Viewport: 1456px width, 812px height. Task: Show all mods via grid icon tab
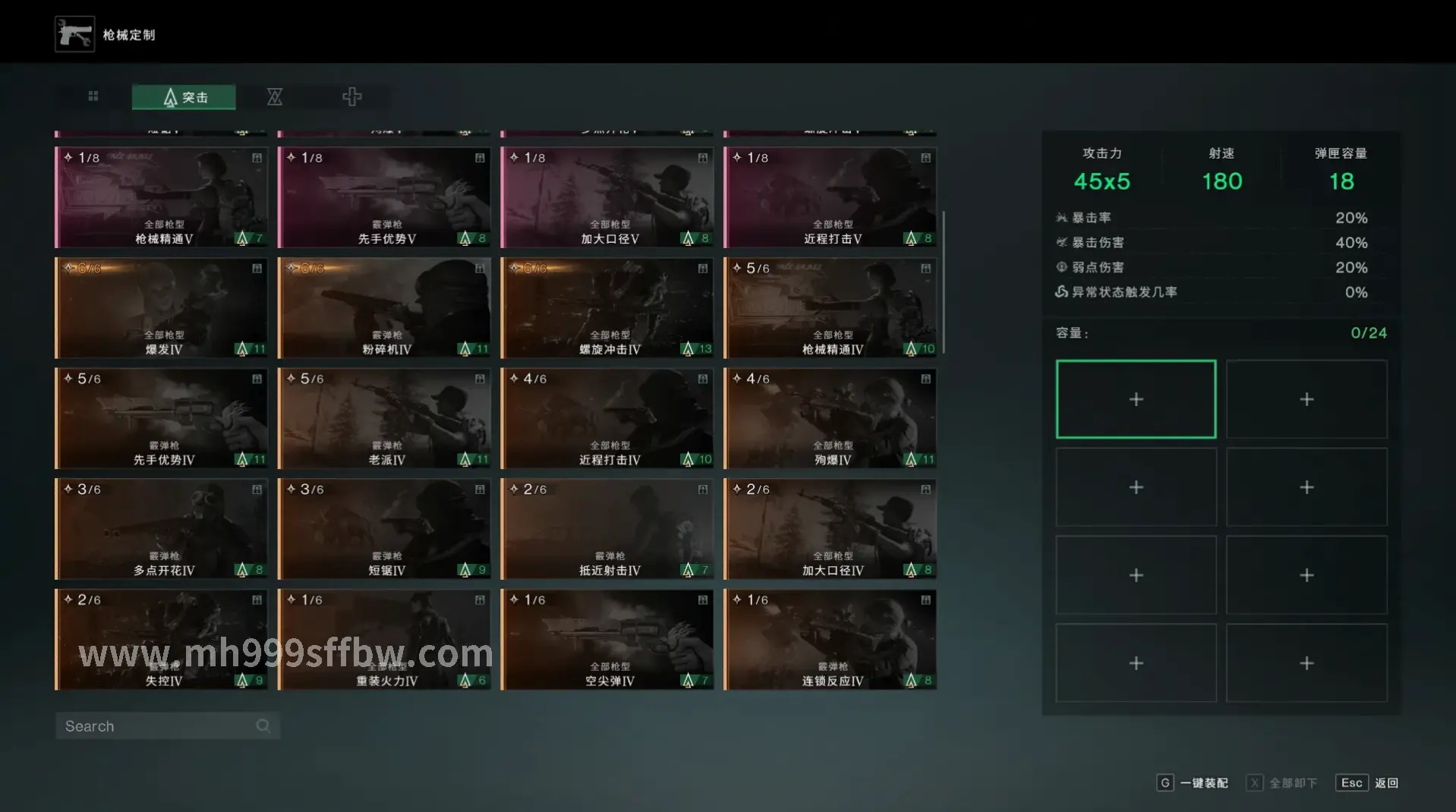(93, 96)
